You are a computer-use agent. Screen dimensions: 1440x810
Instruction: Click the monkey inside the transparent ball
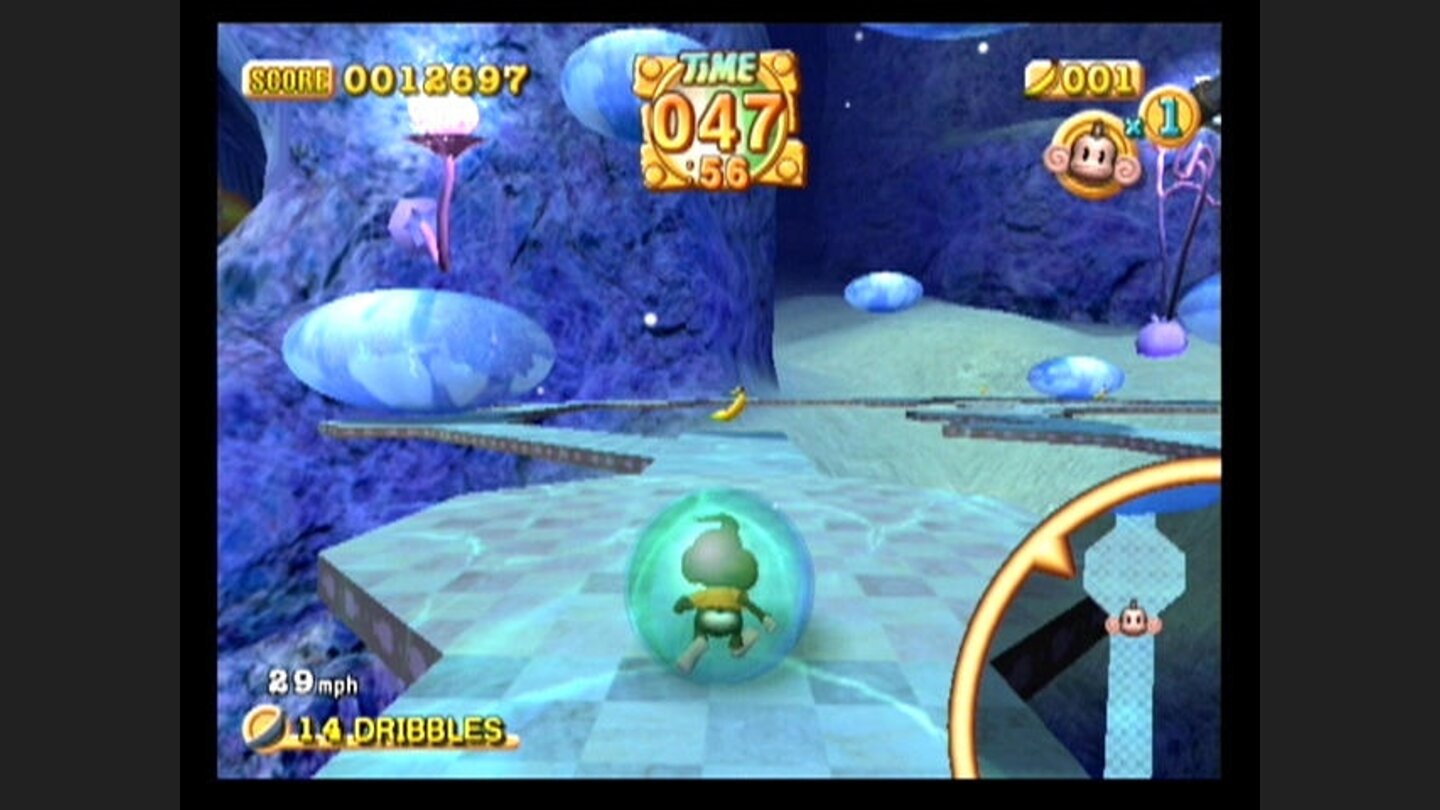[722, 578]
